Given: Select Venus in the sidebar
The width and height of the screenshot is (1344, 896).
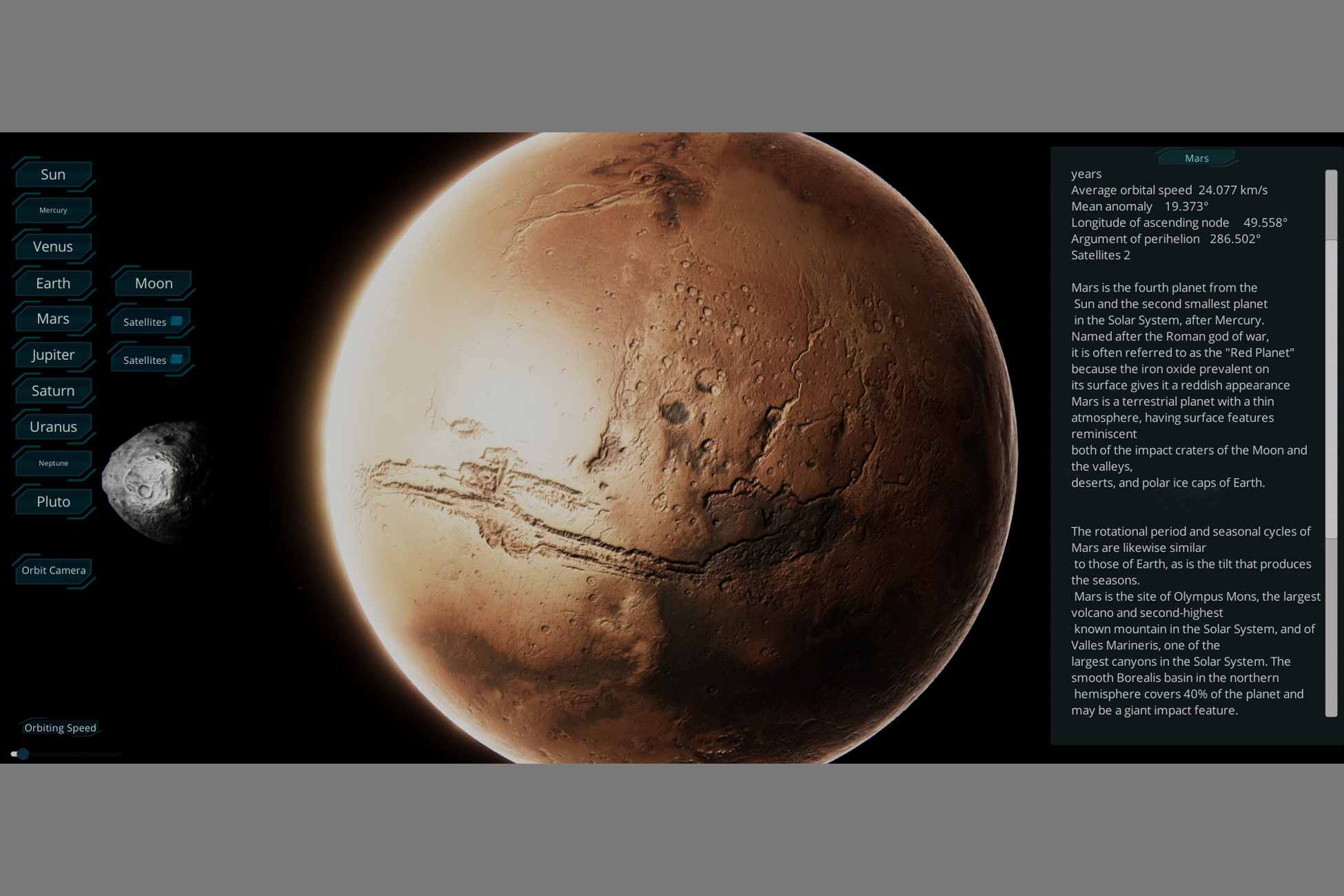Looking at the screenshot, I should tap(53, 246).
